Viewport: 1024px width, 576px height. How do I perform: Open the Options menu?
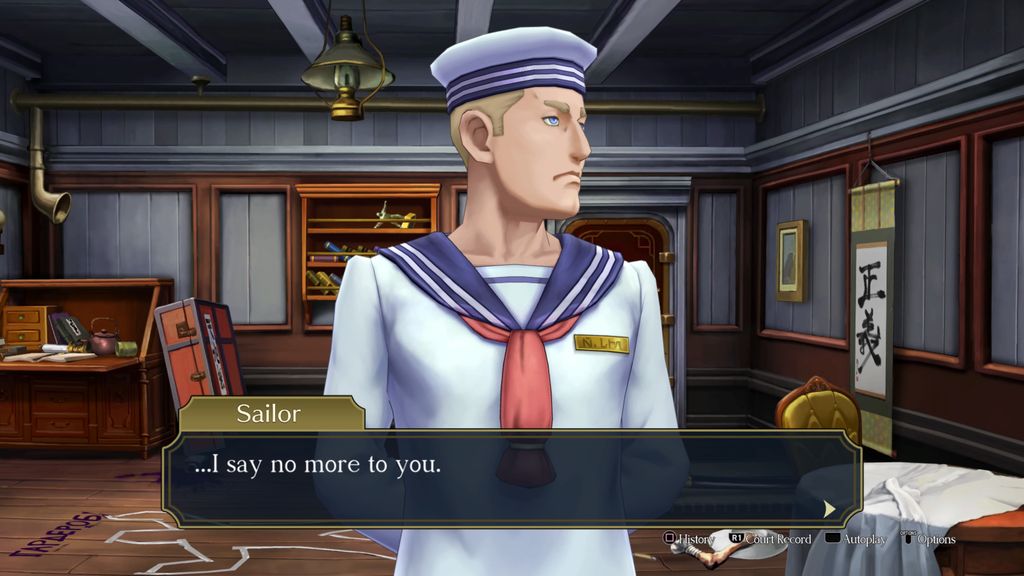coord(929,539)
